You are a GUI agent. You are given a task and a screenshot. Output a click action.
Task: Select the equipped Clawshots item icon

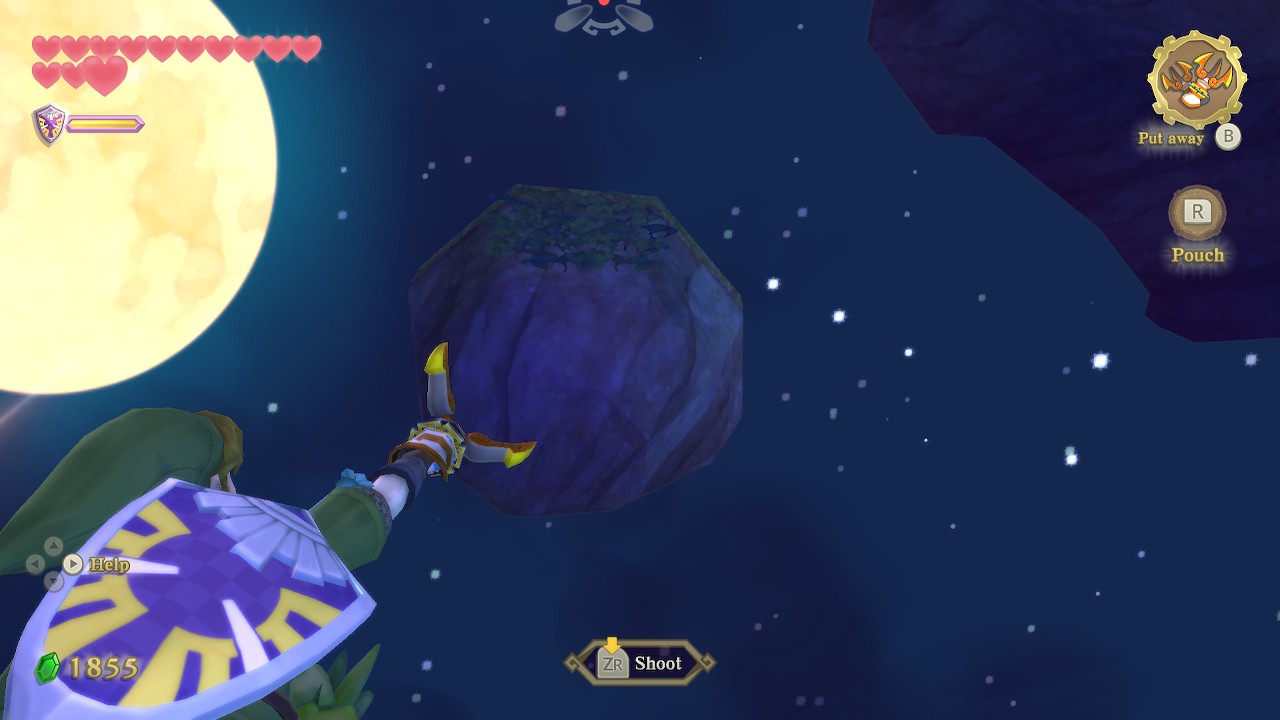1196,80
